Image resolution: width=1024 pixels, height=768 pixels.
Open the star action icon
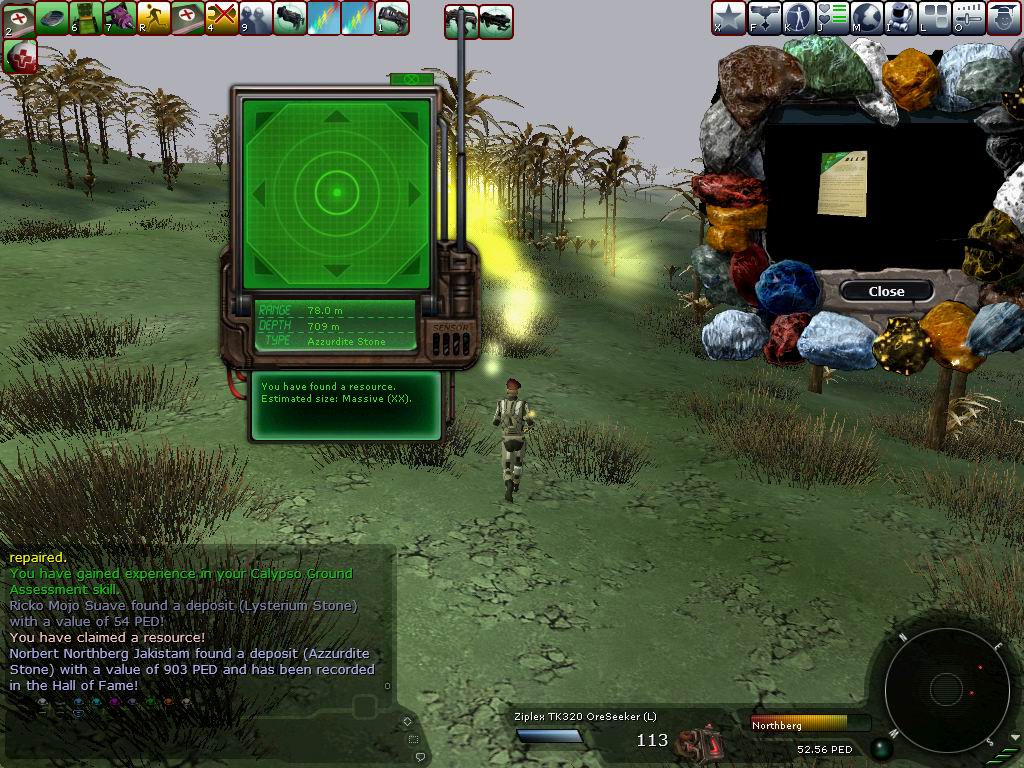coord(728,17)
